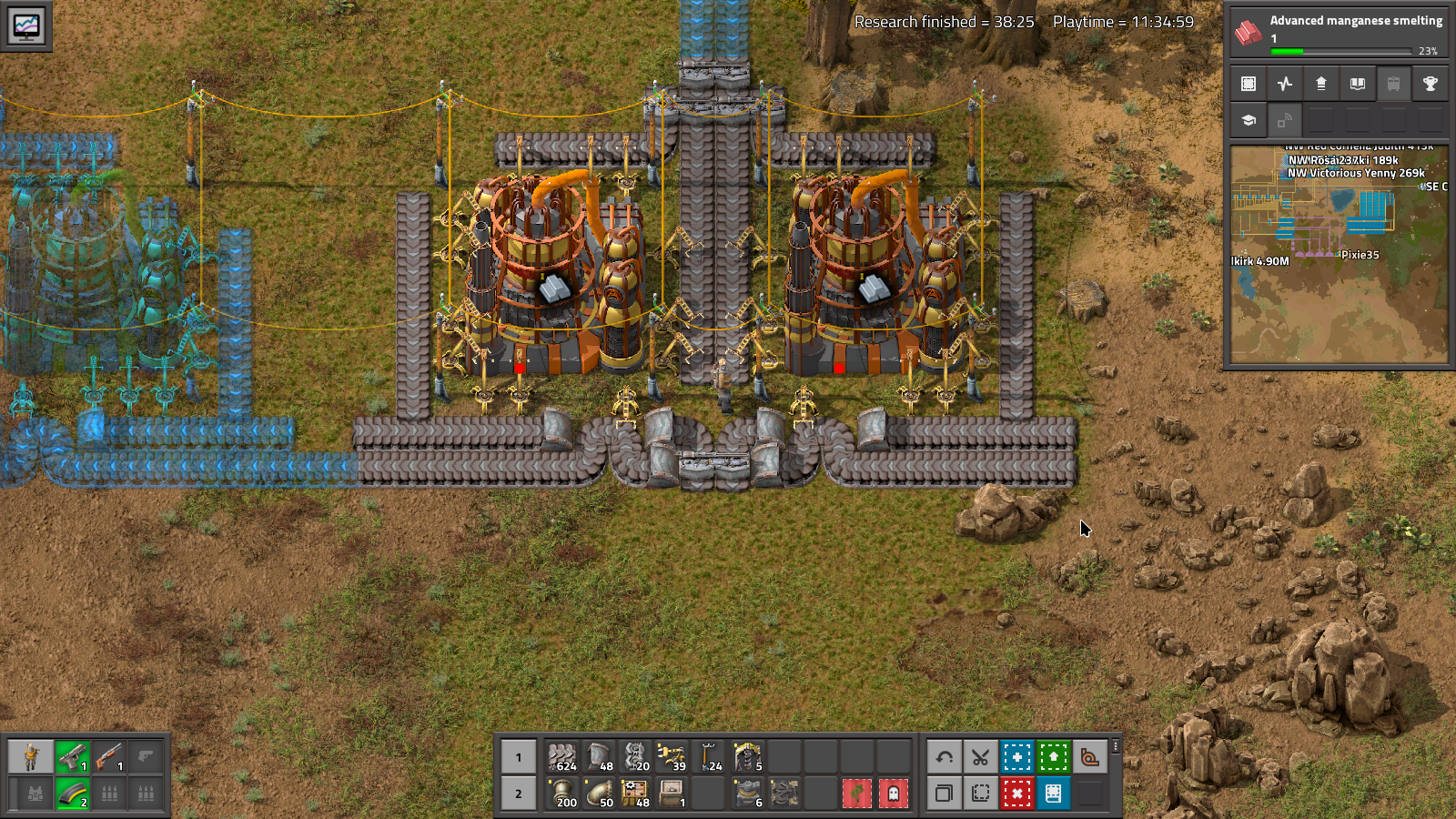Viewport: 1456px width, 819px height.
Task: Pick the pipe slot with 200
Action: pyautogui.click(x=563, y=793)
